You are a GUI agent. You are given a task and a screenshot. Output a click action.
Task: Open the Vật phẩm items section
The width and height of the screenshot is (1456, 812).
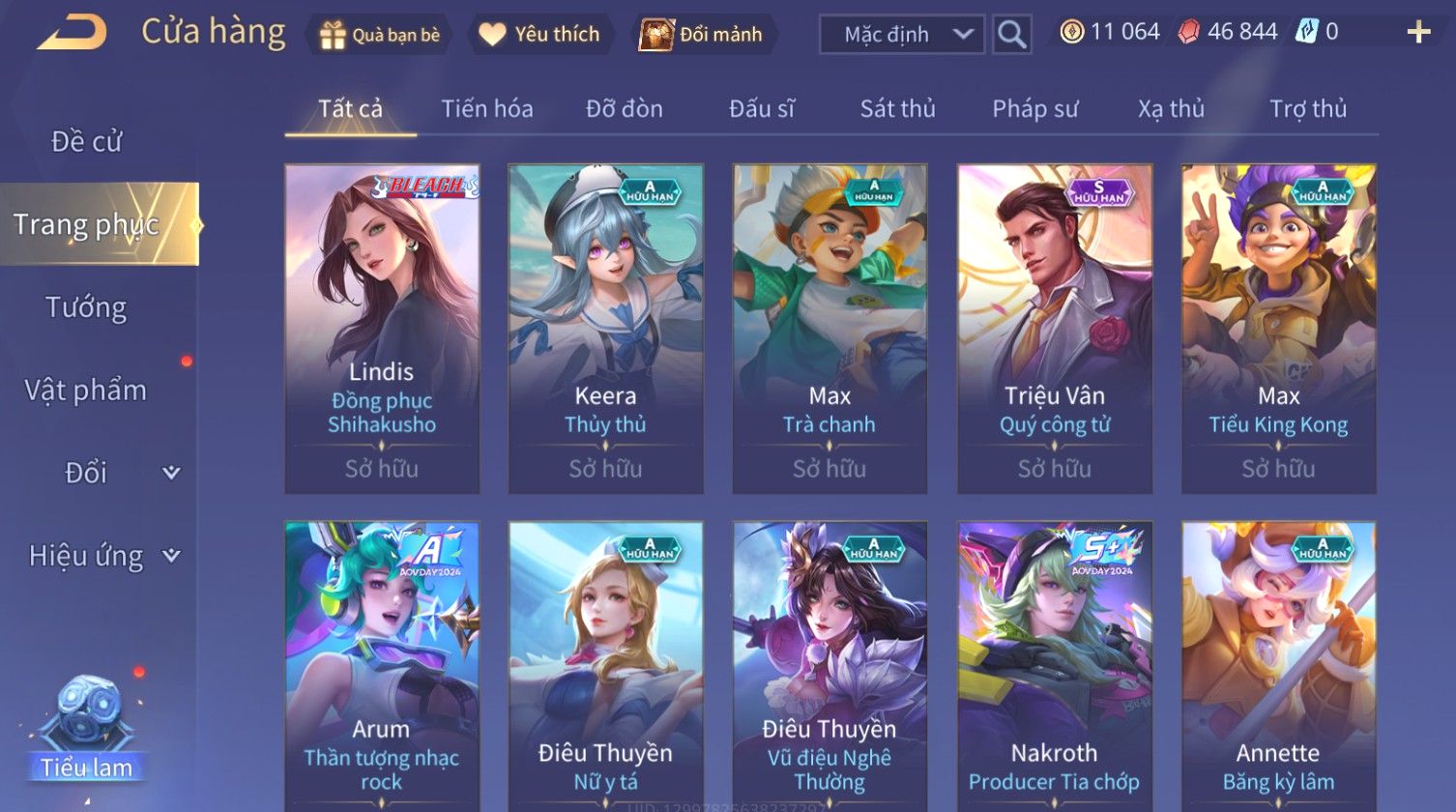86,391
